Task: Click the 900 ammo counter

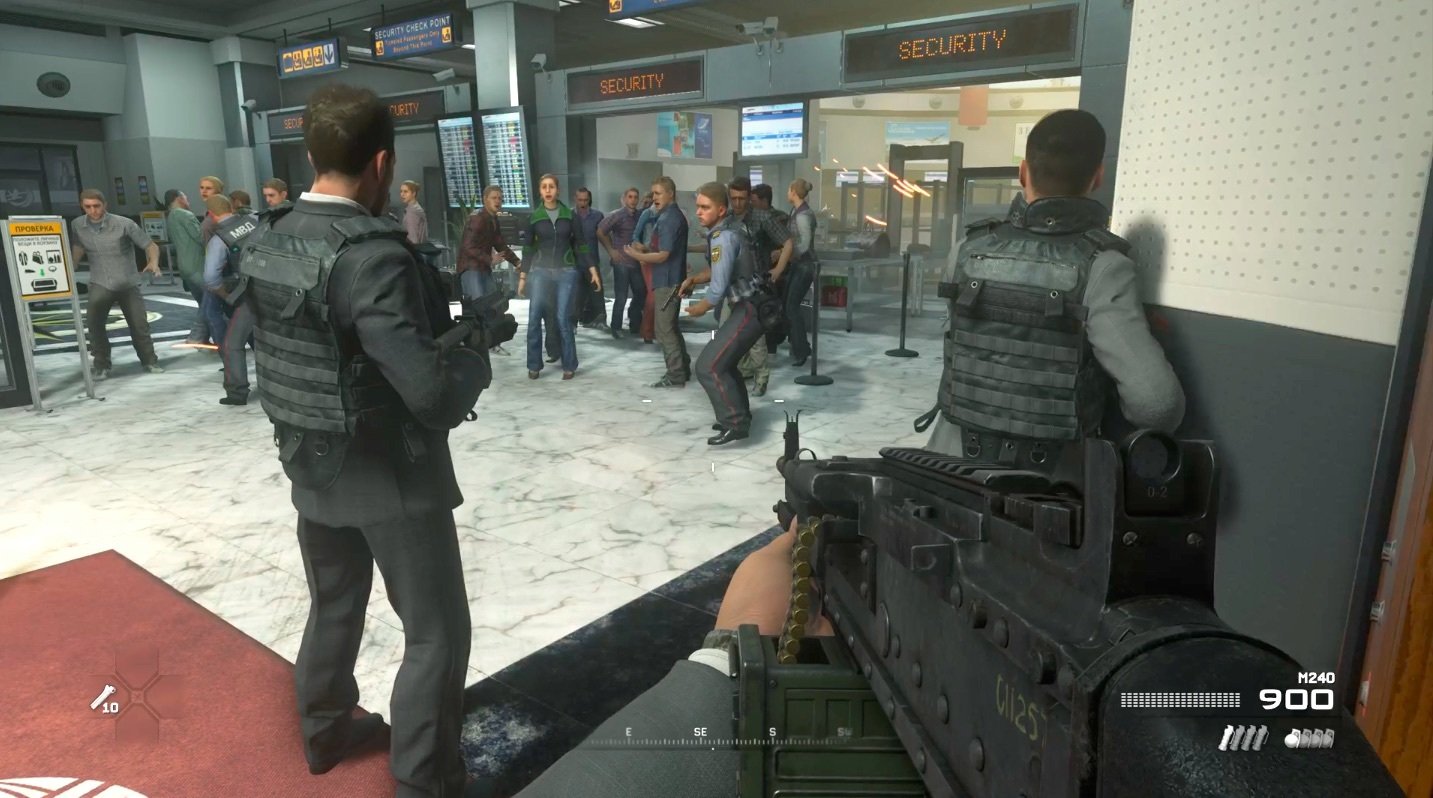Action: click(x=1296, y=698)
